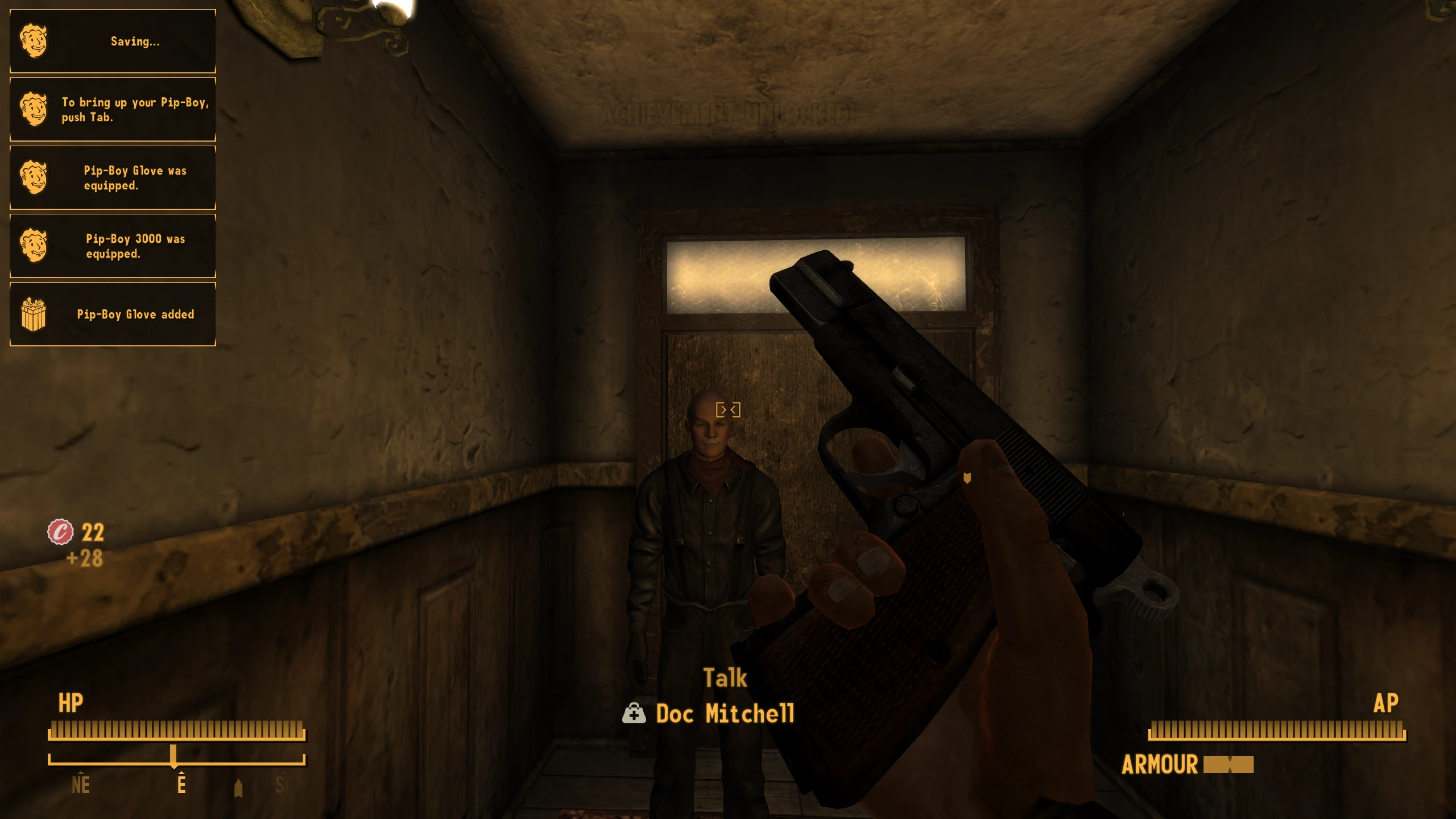Click the "Pip-Boy Glove added" gift notification
This screenshot has height=819, width=1456.
click(x=113, y=314)
